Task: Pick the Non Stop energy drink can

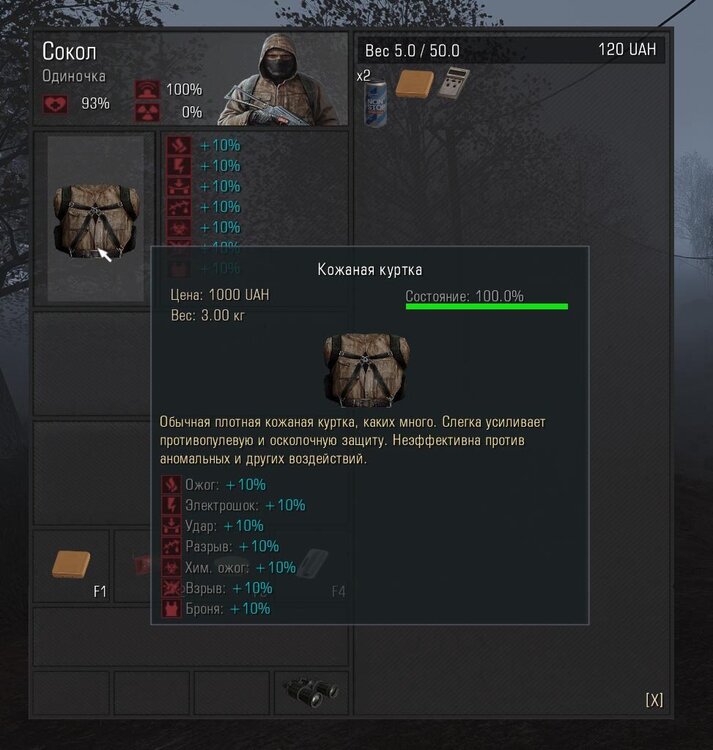Action: click(x=375, y=97)
